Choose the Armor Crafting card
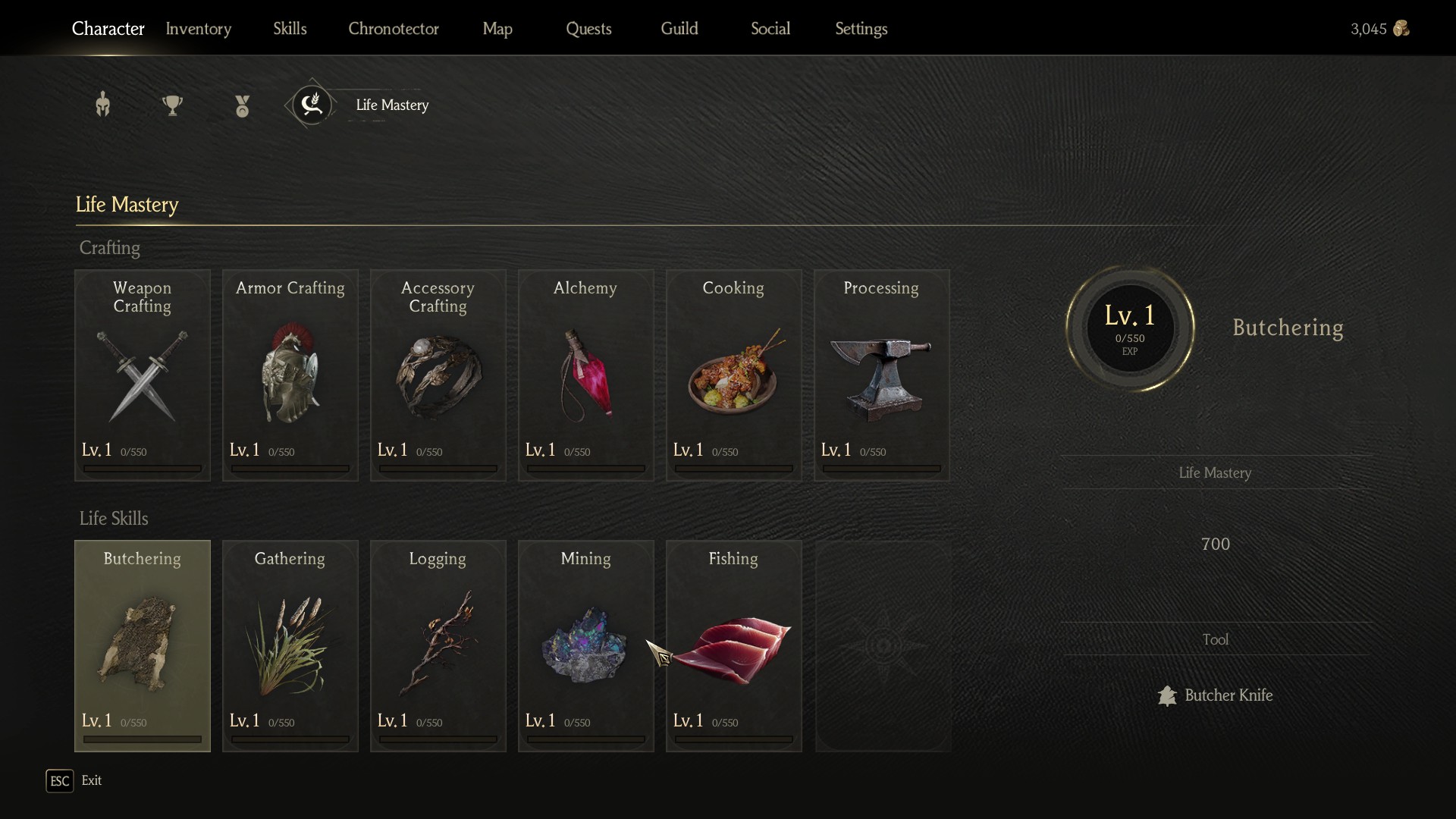The height and width of the screenshot is (819, 1456). [x=290, y=375]
